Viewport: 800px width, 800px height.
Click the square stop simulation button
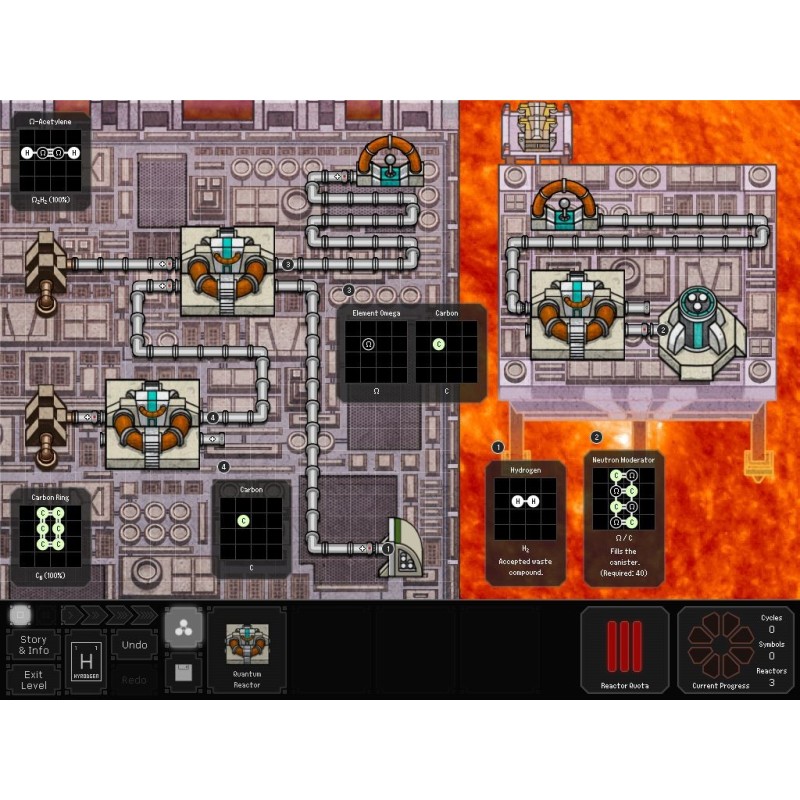point(20,614)
